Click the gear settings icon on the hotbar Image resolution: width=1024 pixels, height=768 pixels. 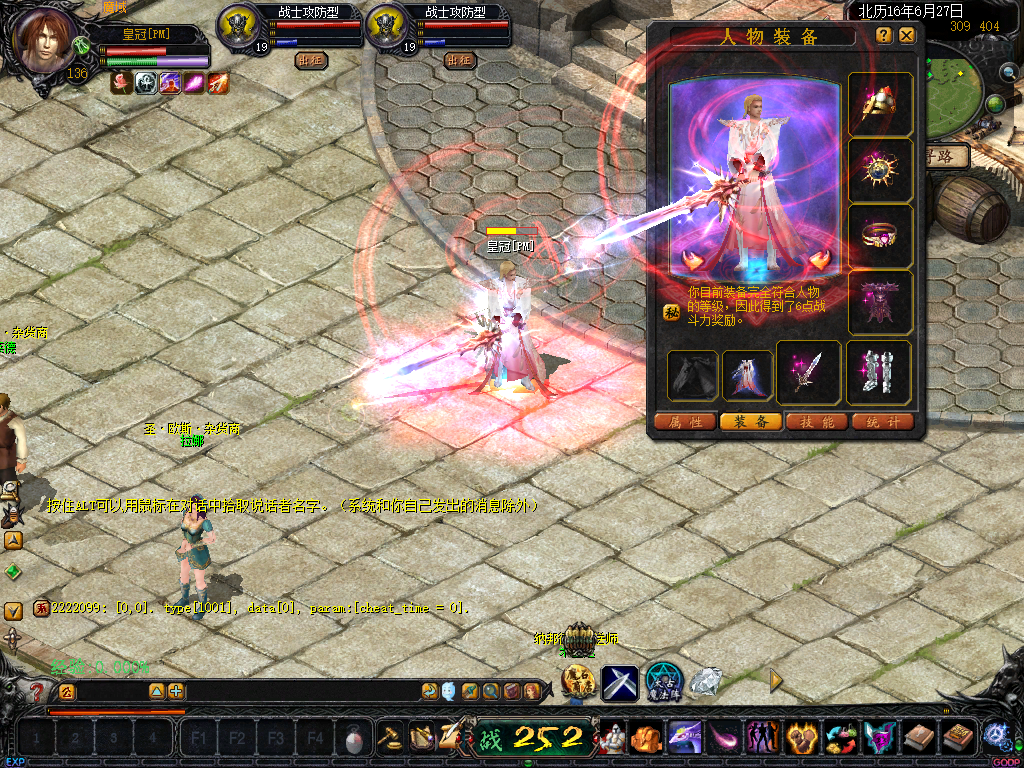(995, 735)
